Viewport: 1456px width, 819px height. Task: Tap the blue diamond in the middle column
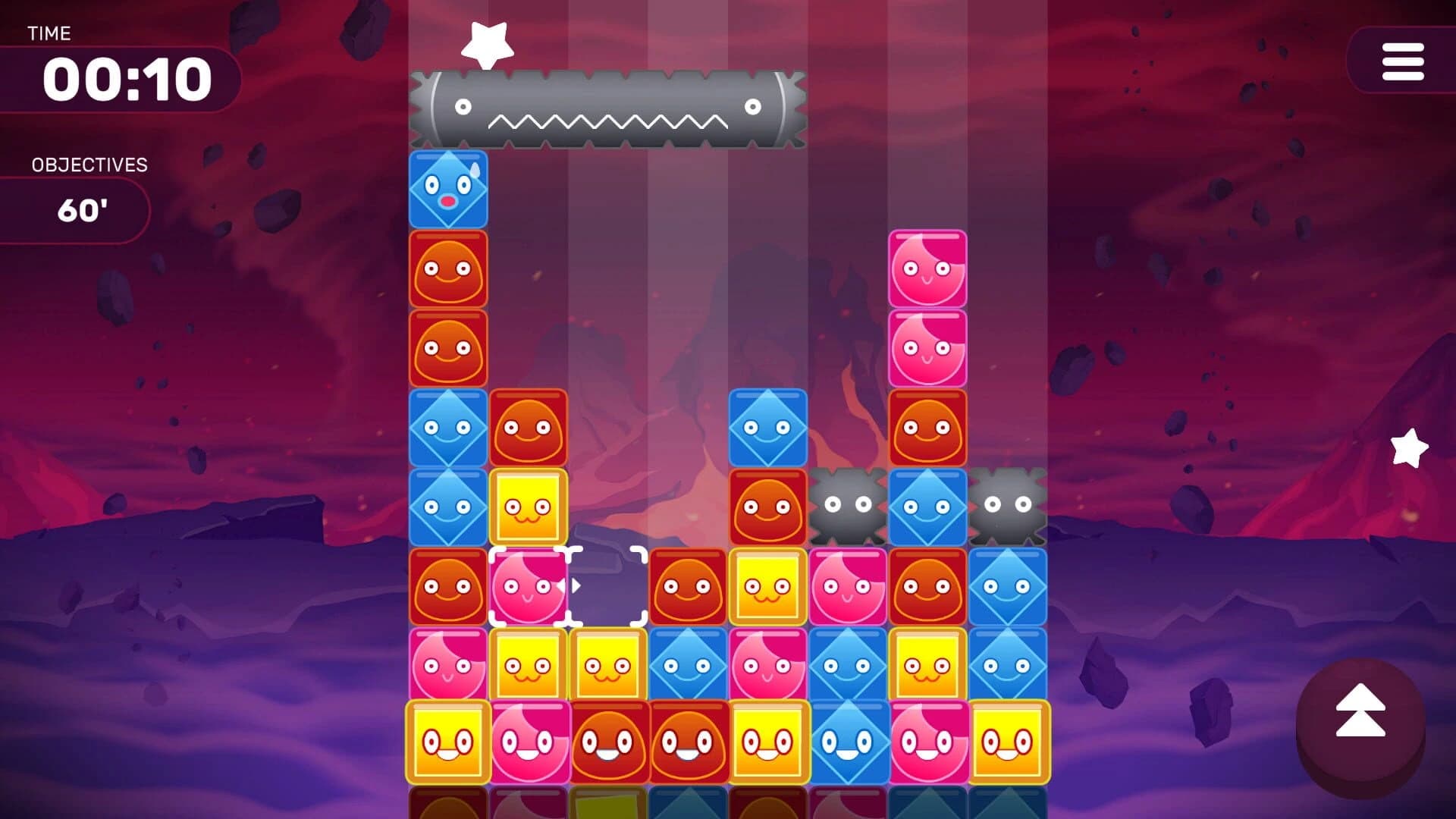coord(768,428)
